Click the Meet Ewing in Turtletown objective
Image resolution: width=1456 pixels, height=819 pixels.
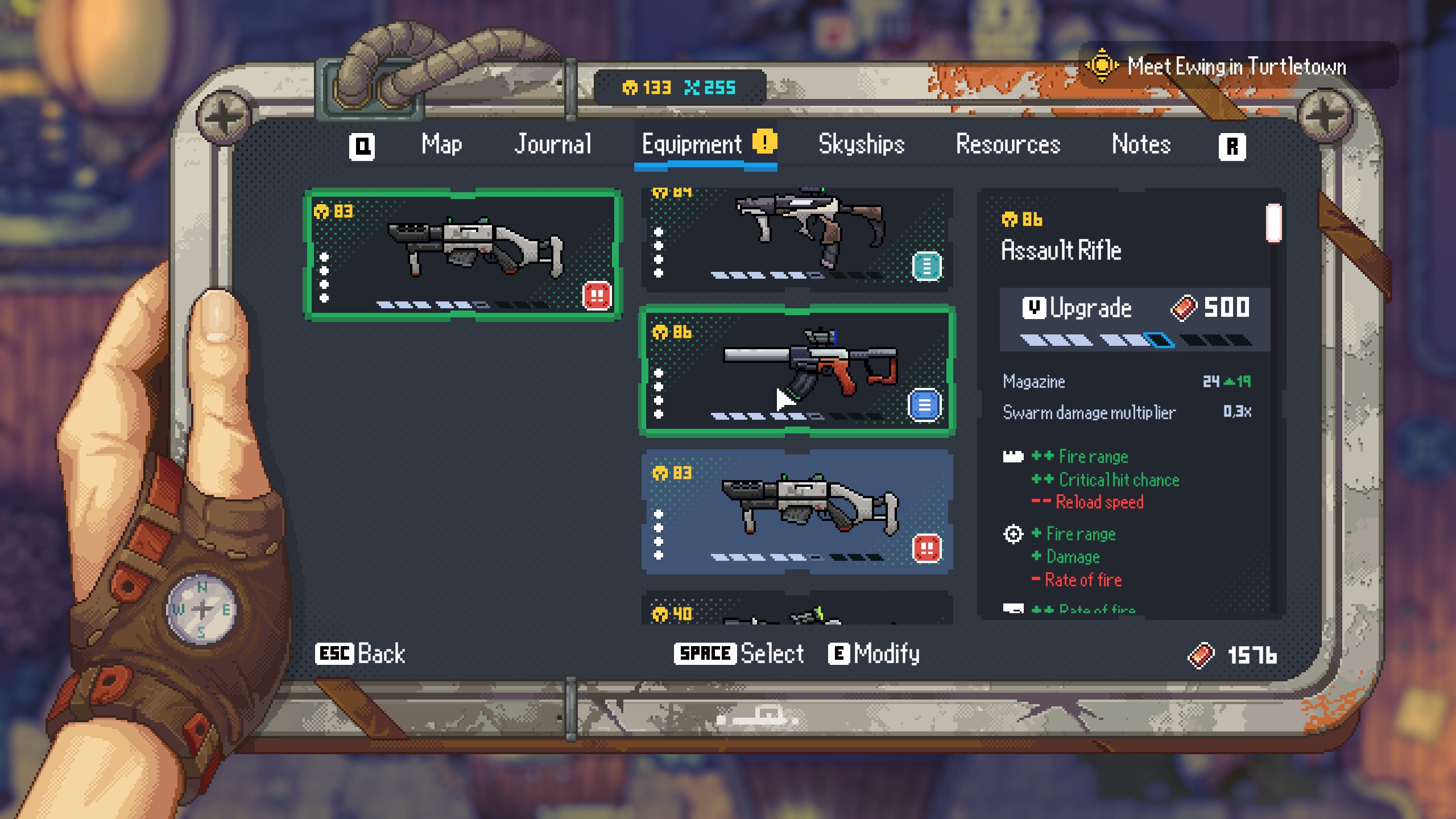pos(1235,67)
